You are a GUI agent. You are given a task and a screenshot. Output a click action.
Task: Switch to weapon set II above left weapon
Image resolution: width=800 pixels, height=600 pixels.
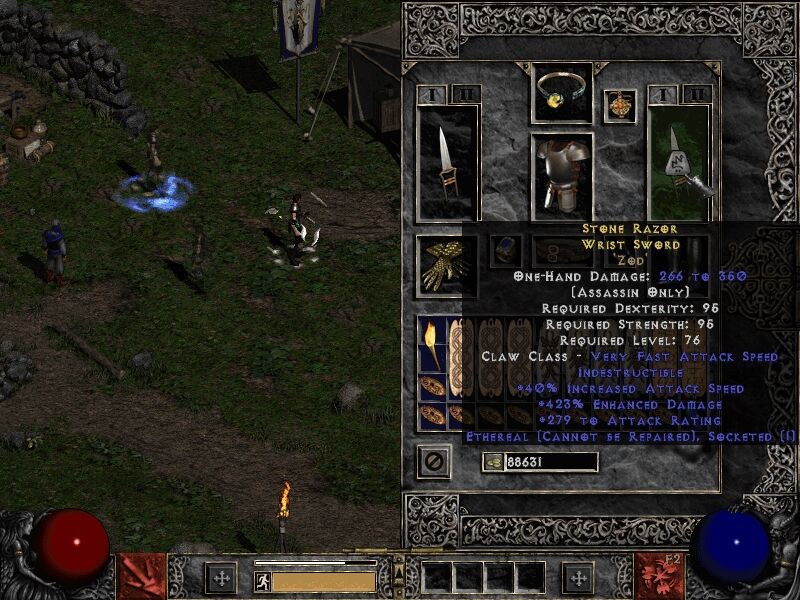click(x=465, y=95)
